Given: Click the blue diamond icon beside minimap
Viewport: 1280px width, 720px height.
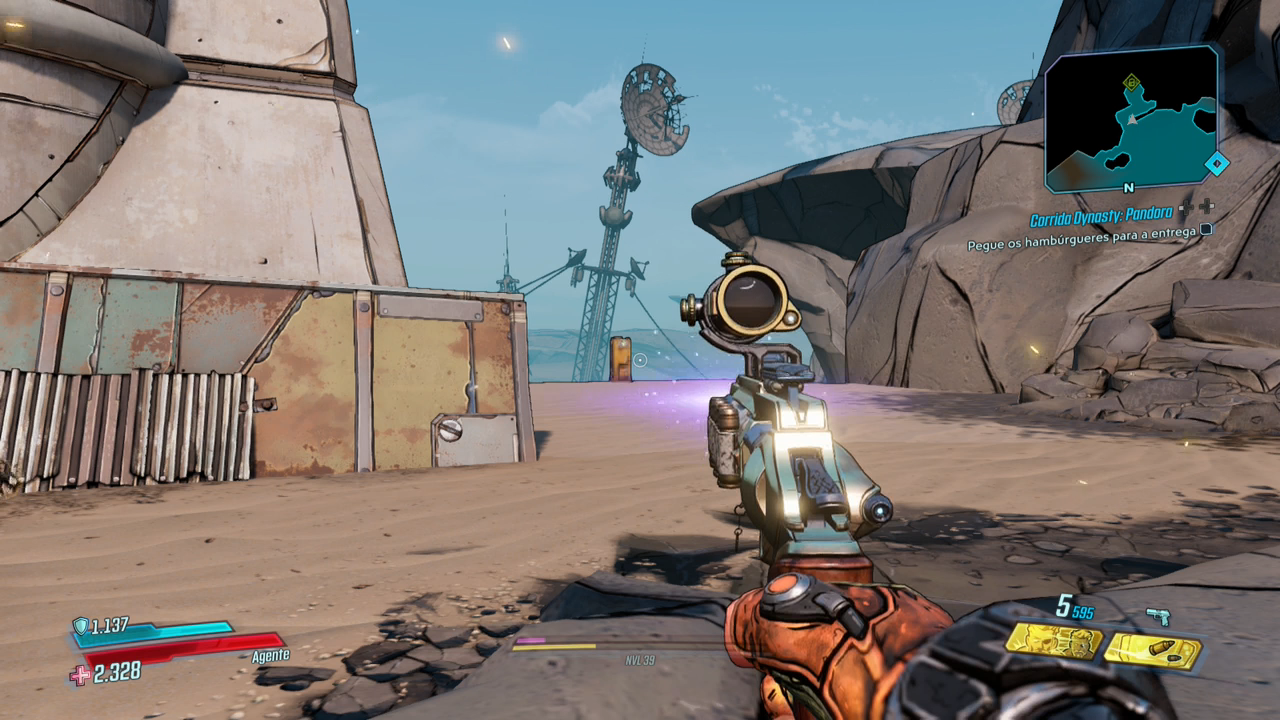Looking at the screenshot, I should tap(1216, 163).
